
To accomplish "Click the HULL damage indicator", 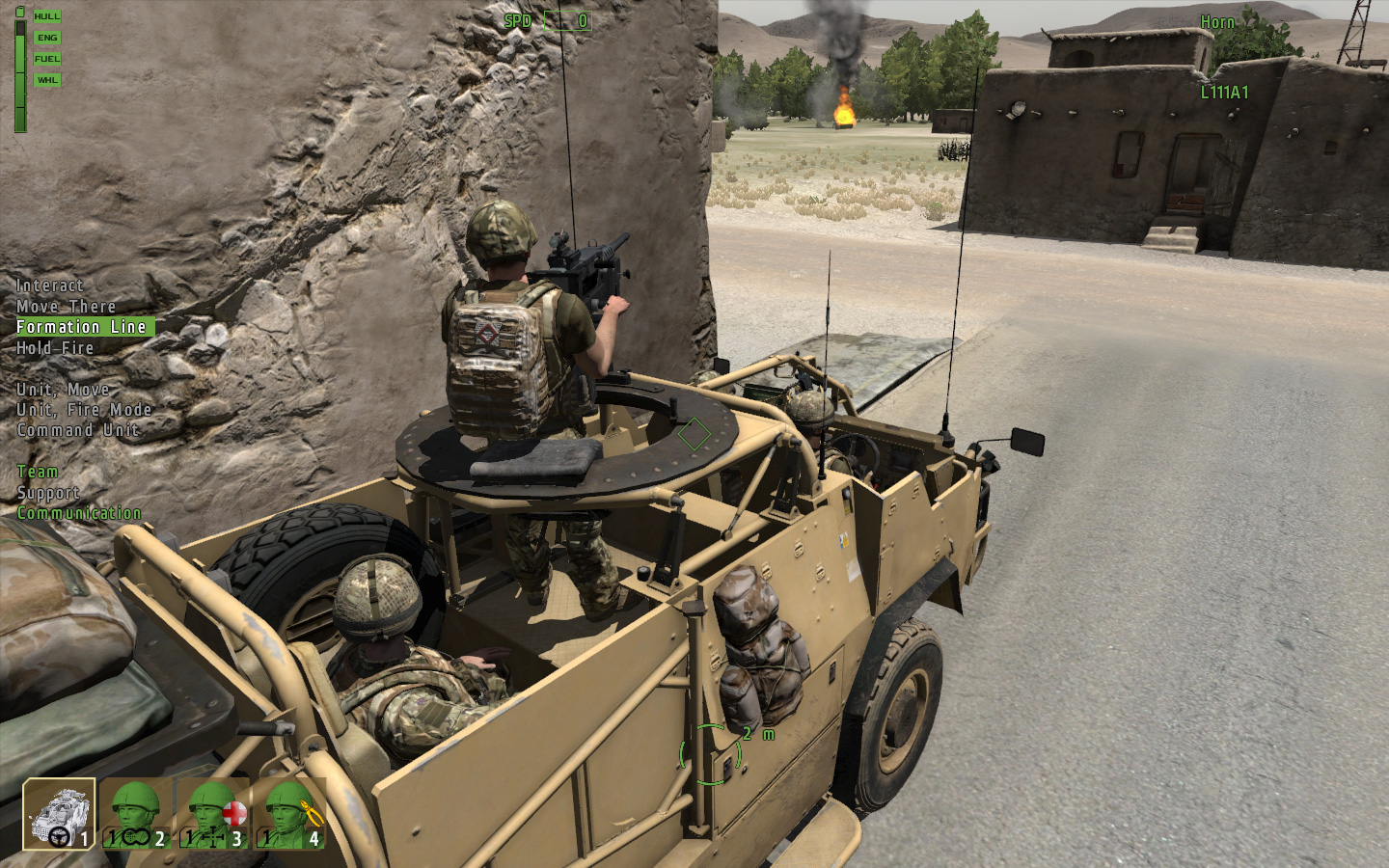I will point(45,15).
